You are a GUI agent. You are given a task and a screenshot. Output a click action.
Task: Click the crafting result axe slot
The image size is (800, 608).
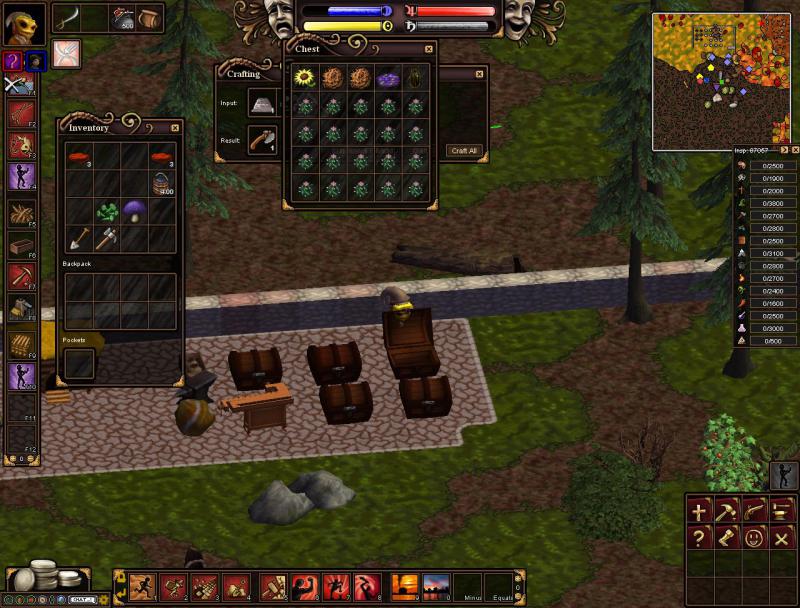[264, 141]
